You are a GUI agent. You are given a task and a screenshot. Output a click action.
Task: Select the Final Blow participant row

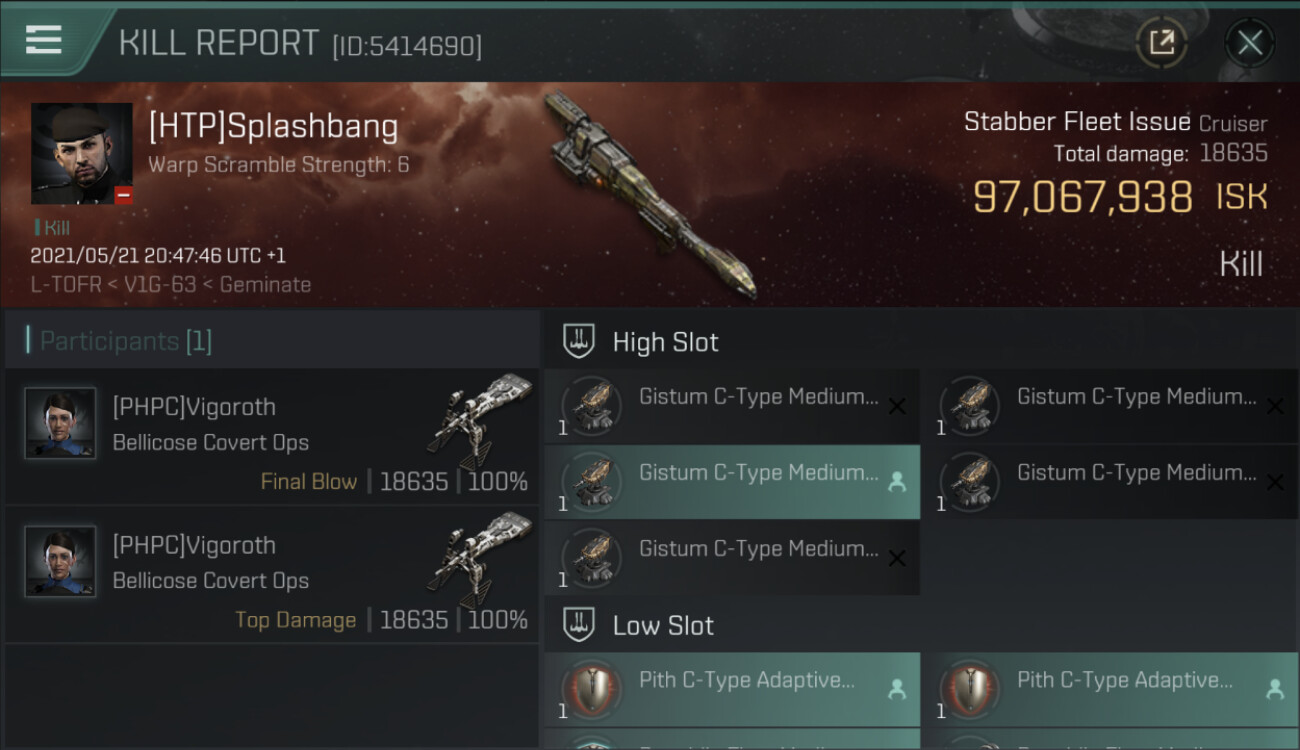pyautogui.click(x=272, y=437)
